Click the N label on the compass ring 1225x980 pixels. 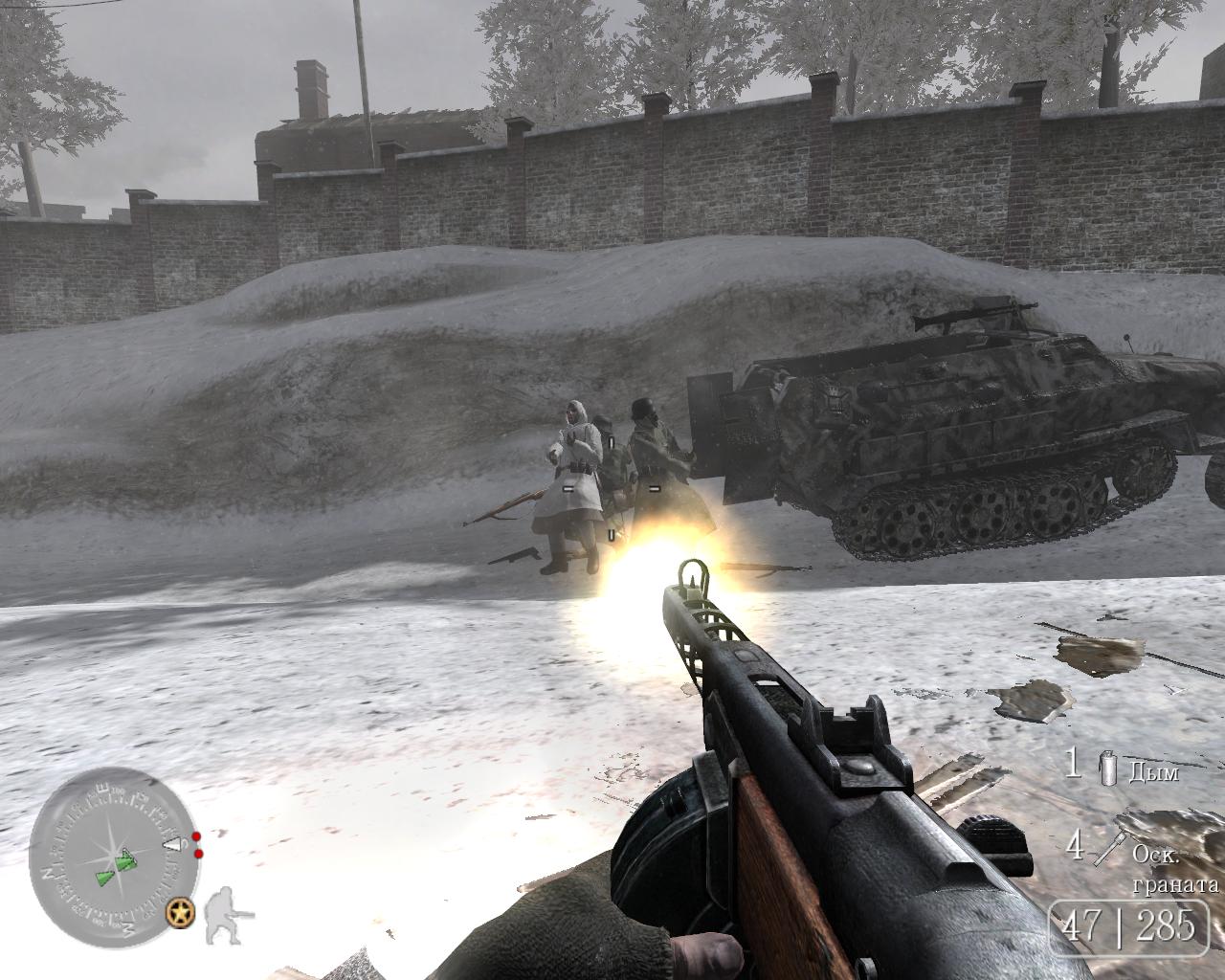(48, 873)
